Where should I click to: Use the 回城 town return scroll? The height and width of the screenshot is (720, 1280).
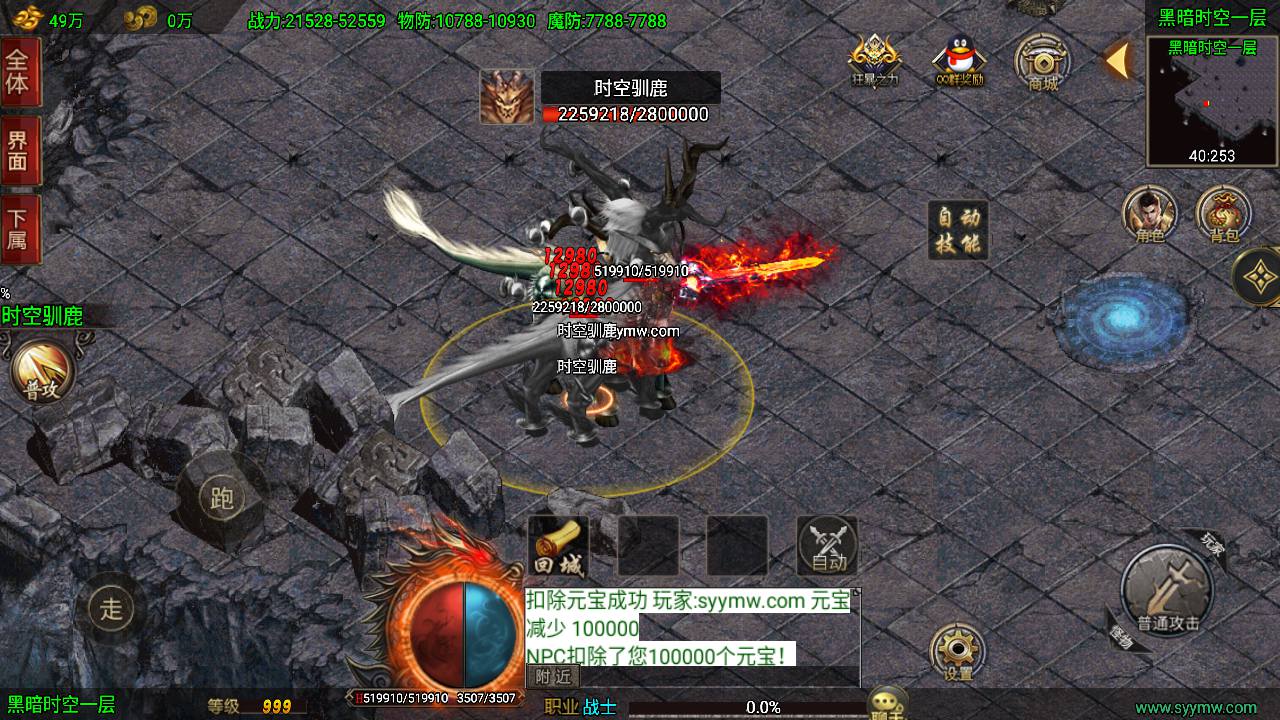tap(558, 547)
